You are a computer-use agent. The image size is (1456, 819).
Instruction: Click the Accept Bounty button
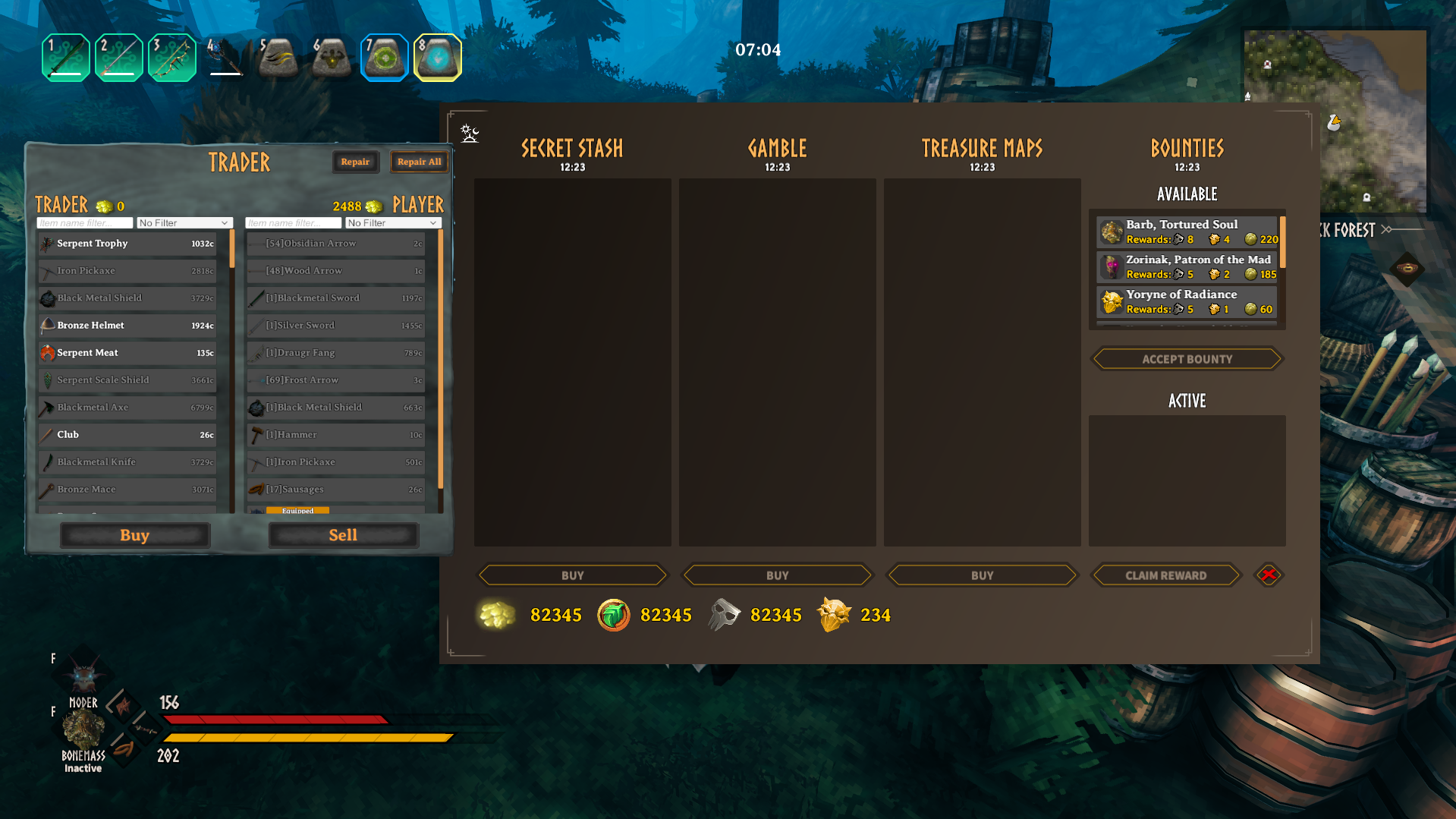coord(1186,358)
